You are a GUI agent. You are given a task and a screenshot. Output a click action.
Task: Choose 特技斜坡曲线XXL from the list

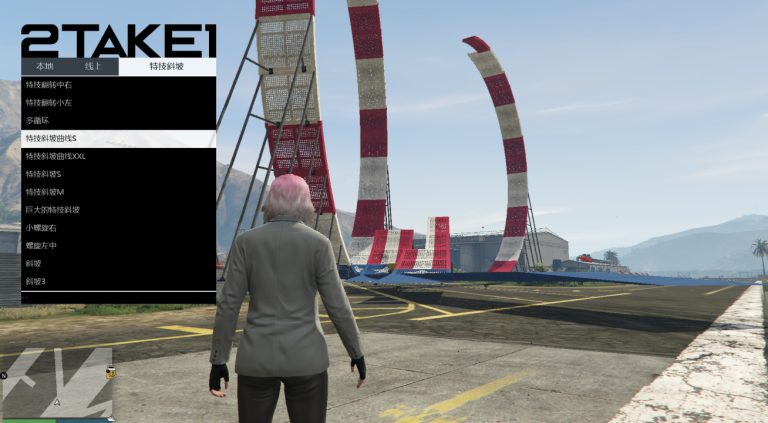coord(118,156)
